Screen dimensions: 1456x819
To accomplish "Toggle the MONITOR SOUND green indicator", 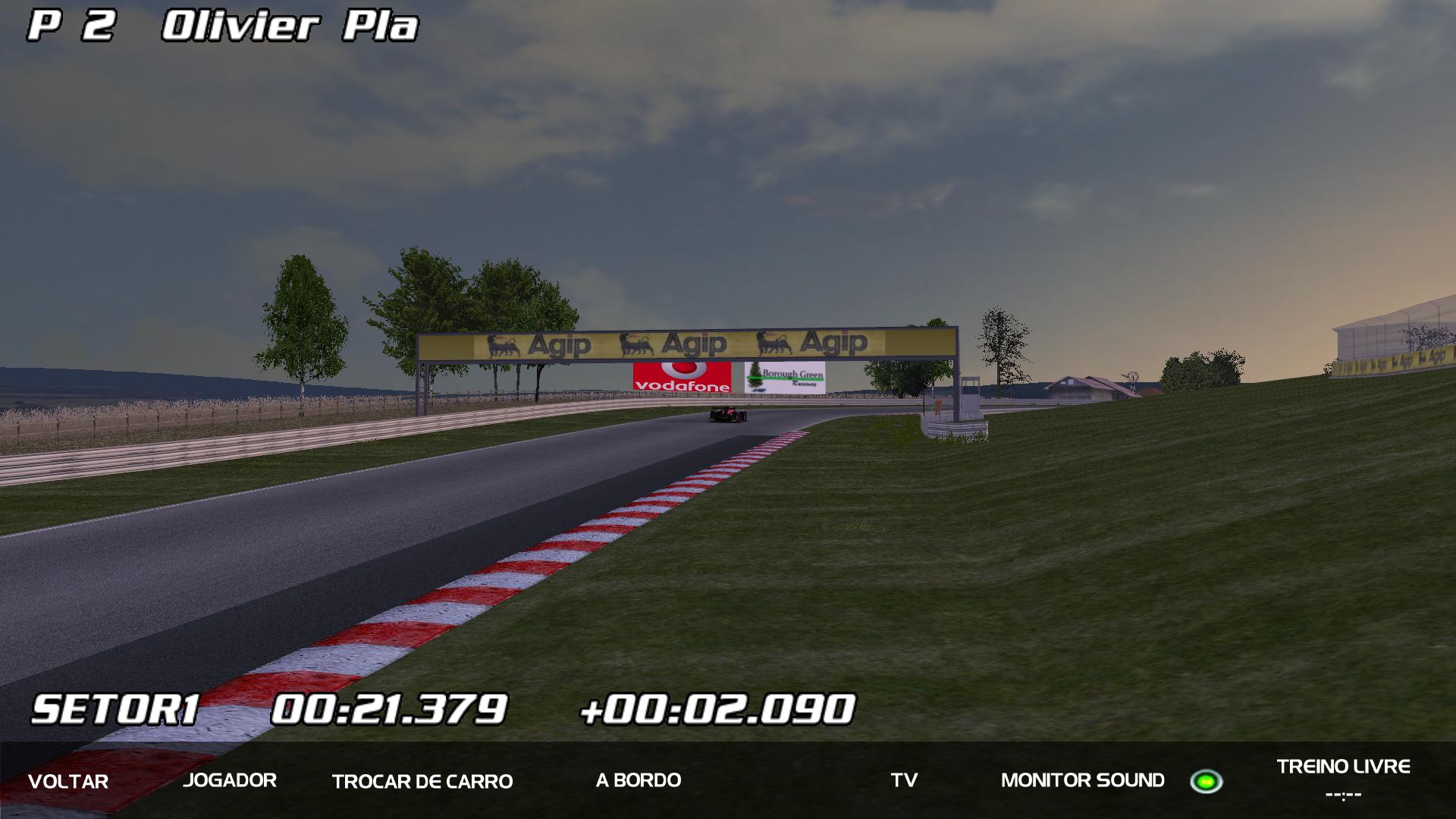I will 1206,781.
